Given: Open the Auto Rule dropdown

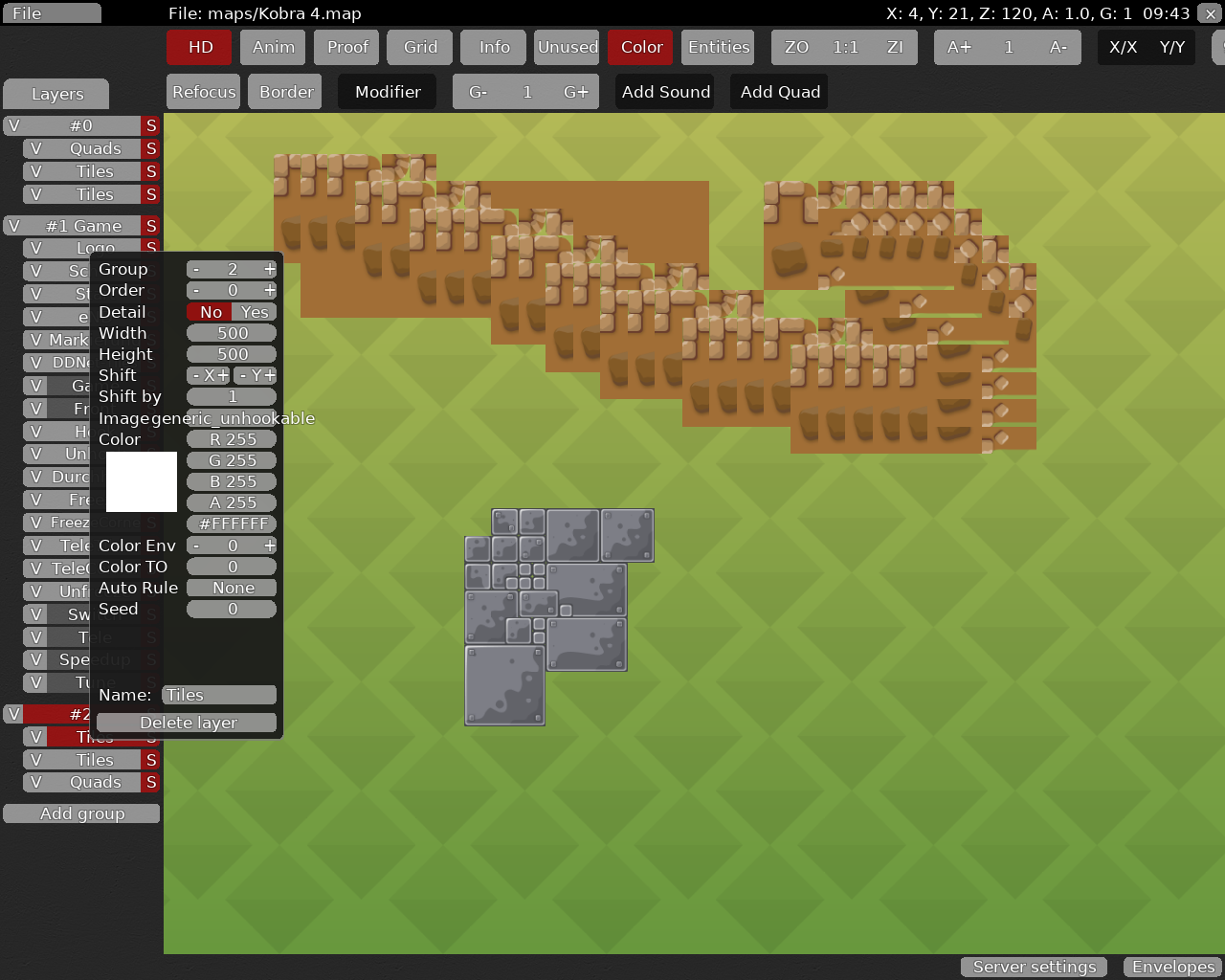Looking at the screenshot, I should (231, 588).
